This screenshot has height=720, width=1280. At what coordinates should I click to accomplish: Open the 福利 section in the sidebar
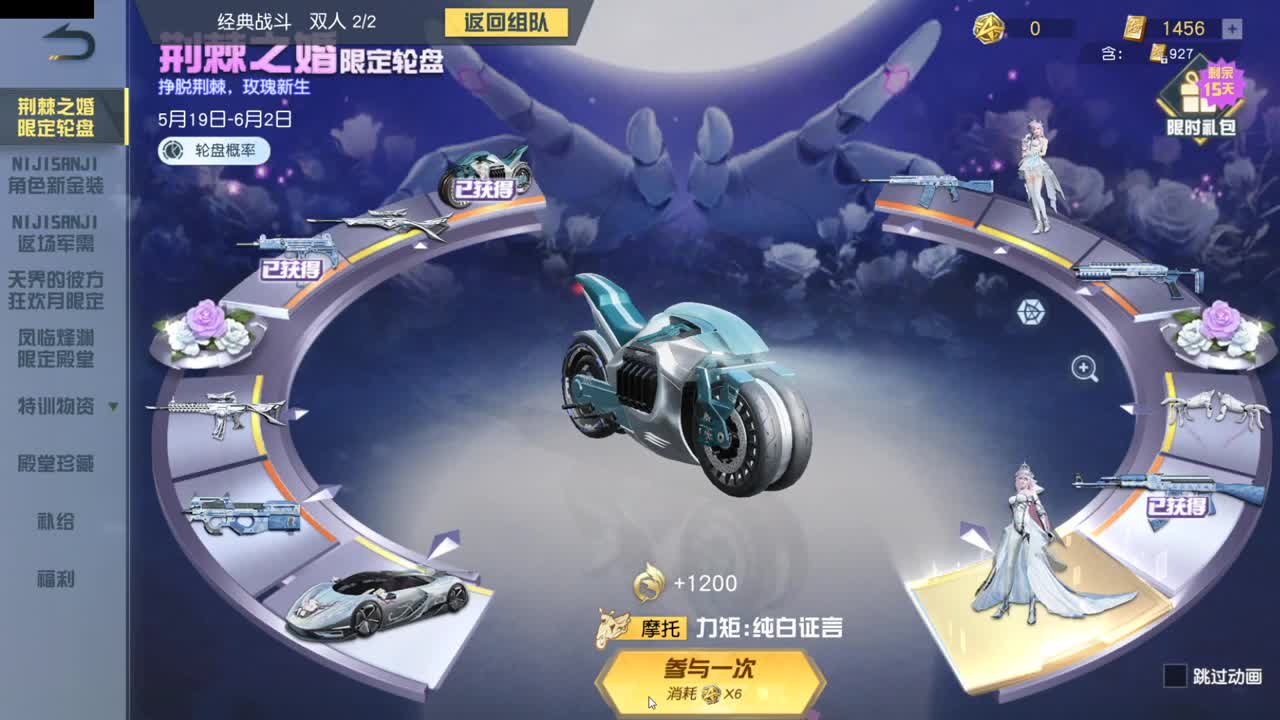click(55, 579)
